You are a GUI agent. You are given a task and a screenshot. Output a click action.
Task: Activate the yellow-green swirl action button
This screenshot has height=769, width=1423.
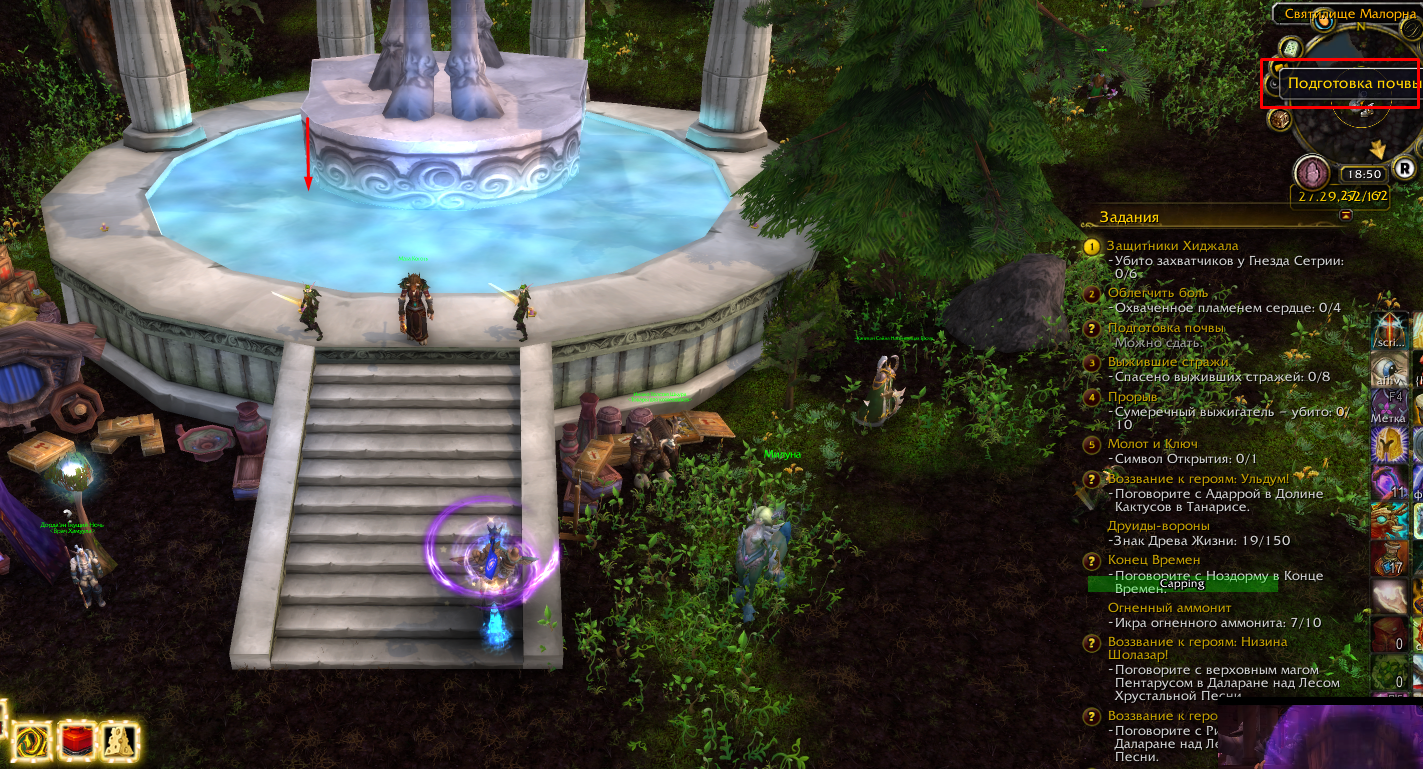pos(34,741)
